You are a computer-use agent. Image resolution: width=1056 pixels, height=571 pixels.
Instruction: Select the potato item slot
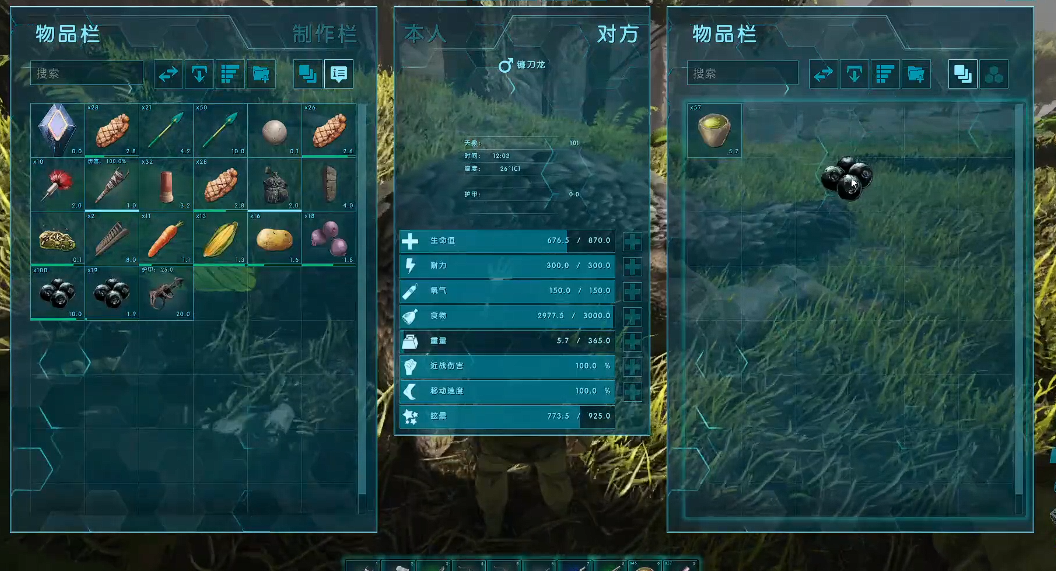(273, 239)
